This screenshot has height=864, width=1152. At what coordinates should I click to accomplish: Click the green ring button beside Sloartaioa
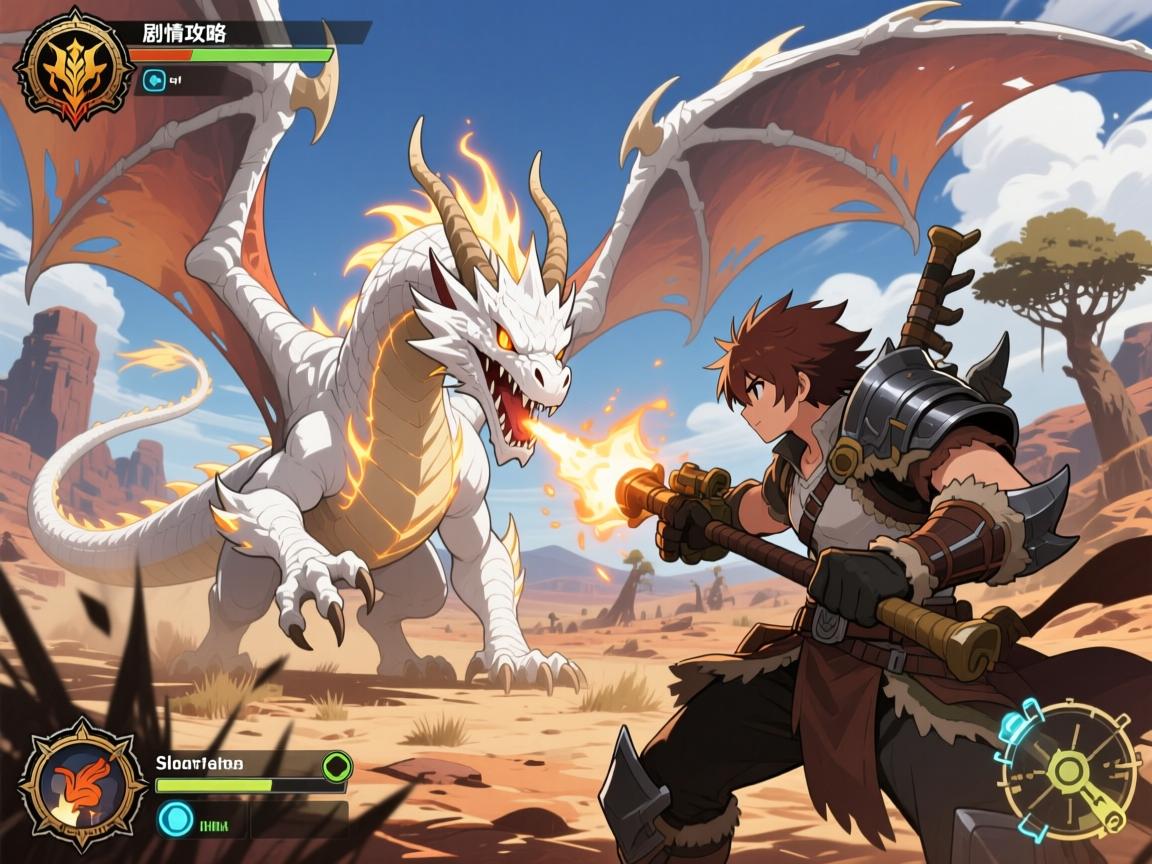click(337, 767)
